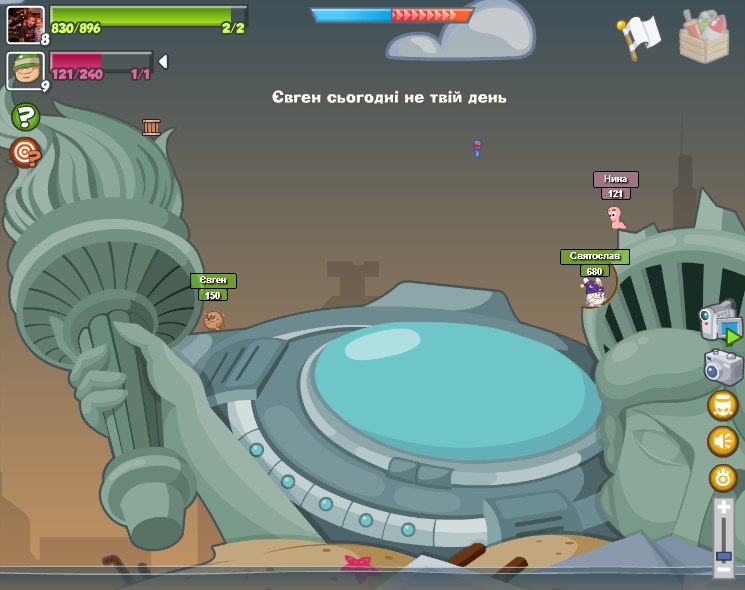The width and height of the screenshot is (745, 590).
Task: Zoom out with the minus button
Action: (x=723, y=571)
